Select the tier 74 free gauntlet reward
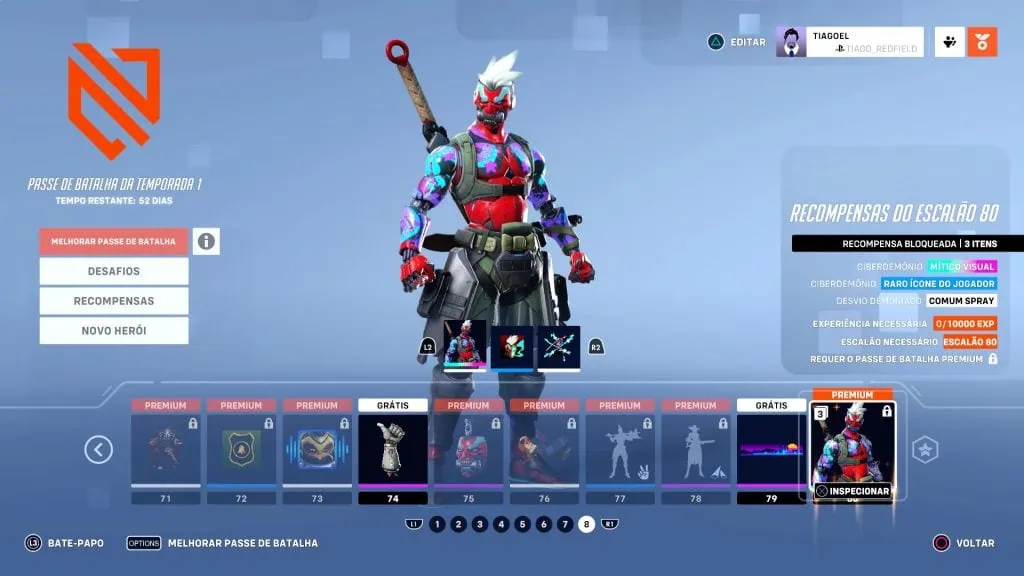Image resolution: width=1024 pixels, height=576 pixels. [393, 450]
